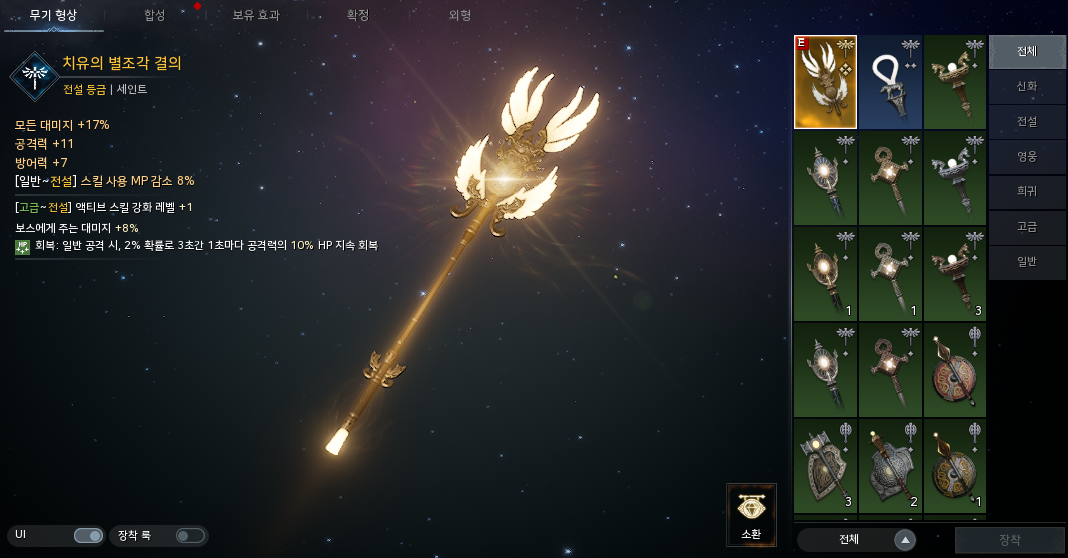Filter list by 전설 grade

point(1027,122)
